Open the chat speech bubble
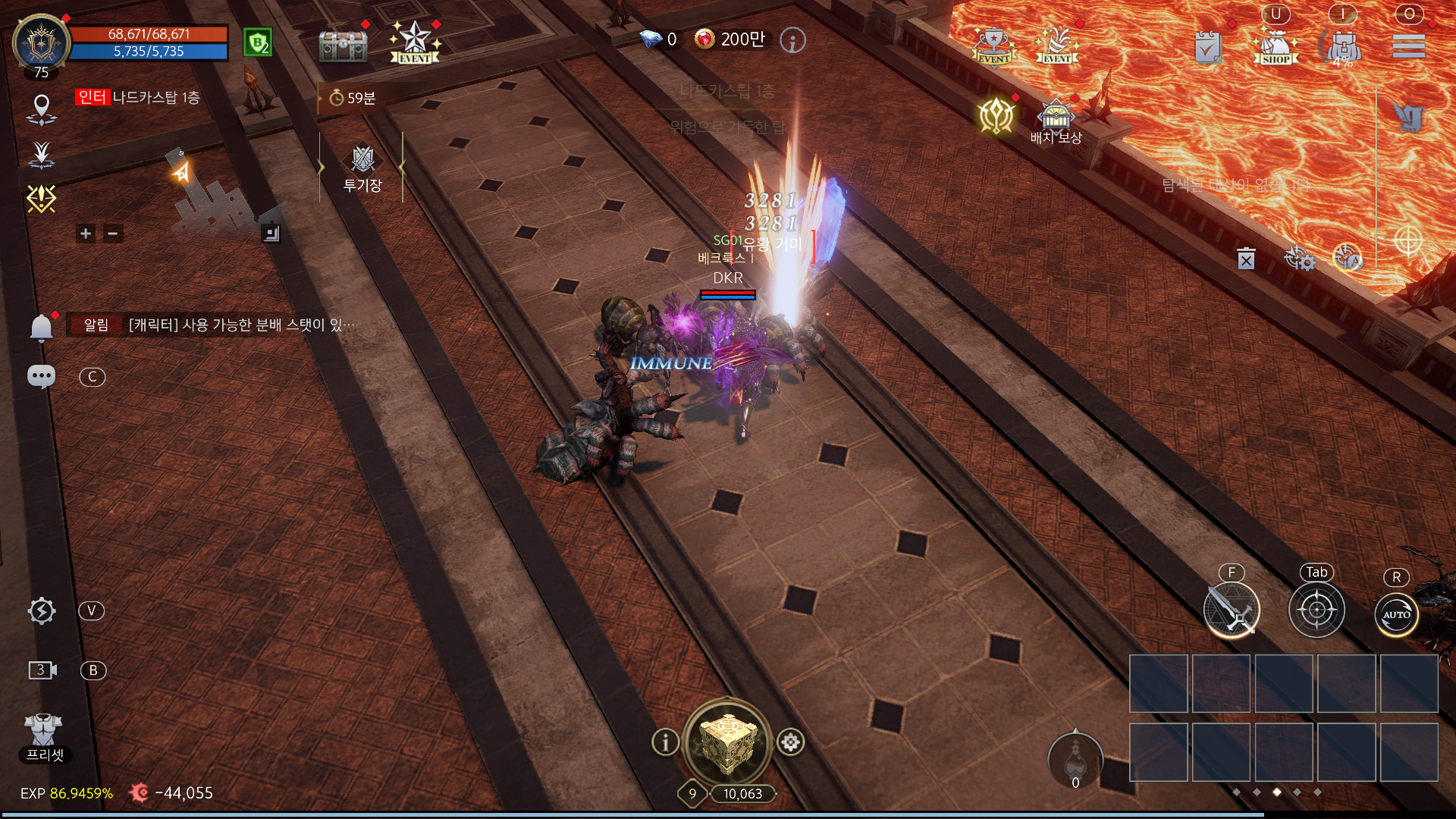Image resolution: width=1456 pixels, height=819 pixels. pos(41,376)
